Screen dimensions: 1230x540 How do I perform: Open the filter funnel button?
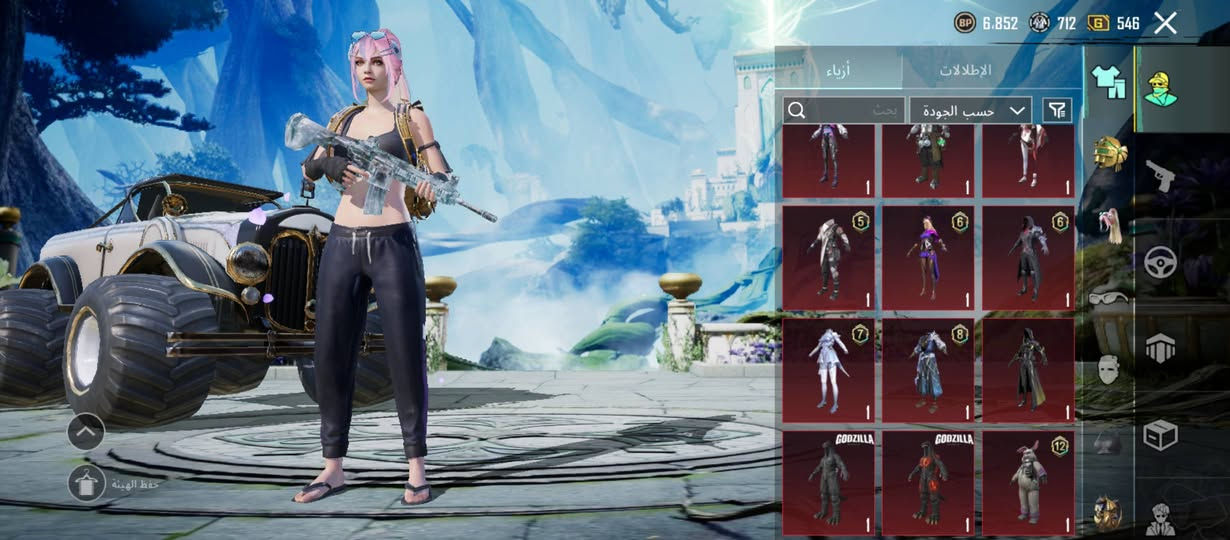coord(1056,110)
